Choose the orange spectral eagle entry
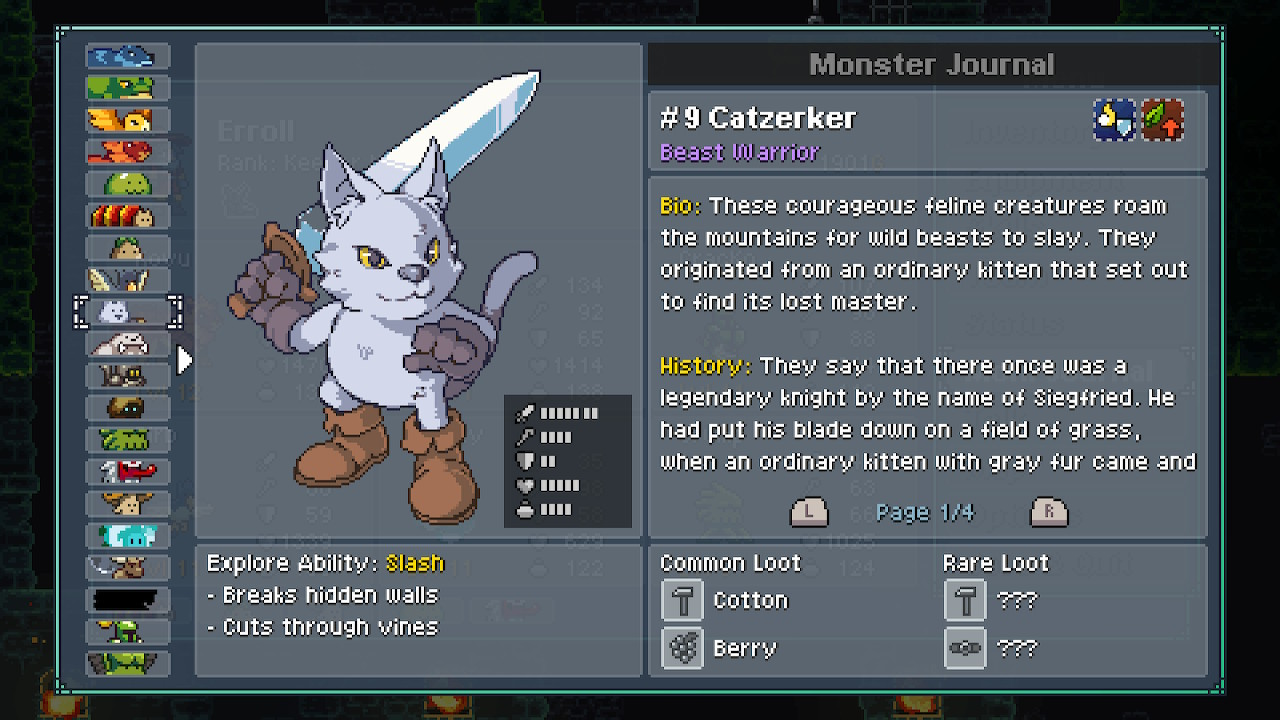This screenshot has width=1280, height=720. (x=127, y=120)
